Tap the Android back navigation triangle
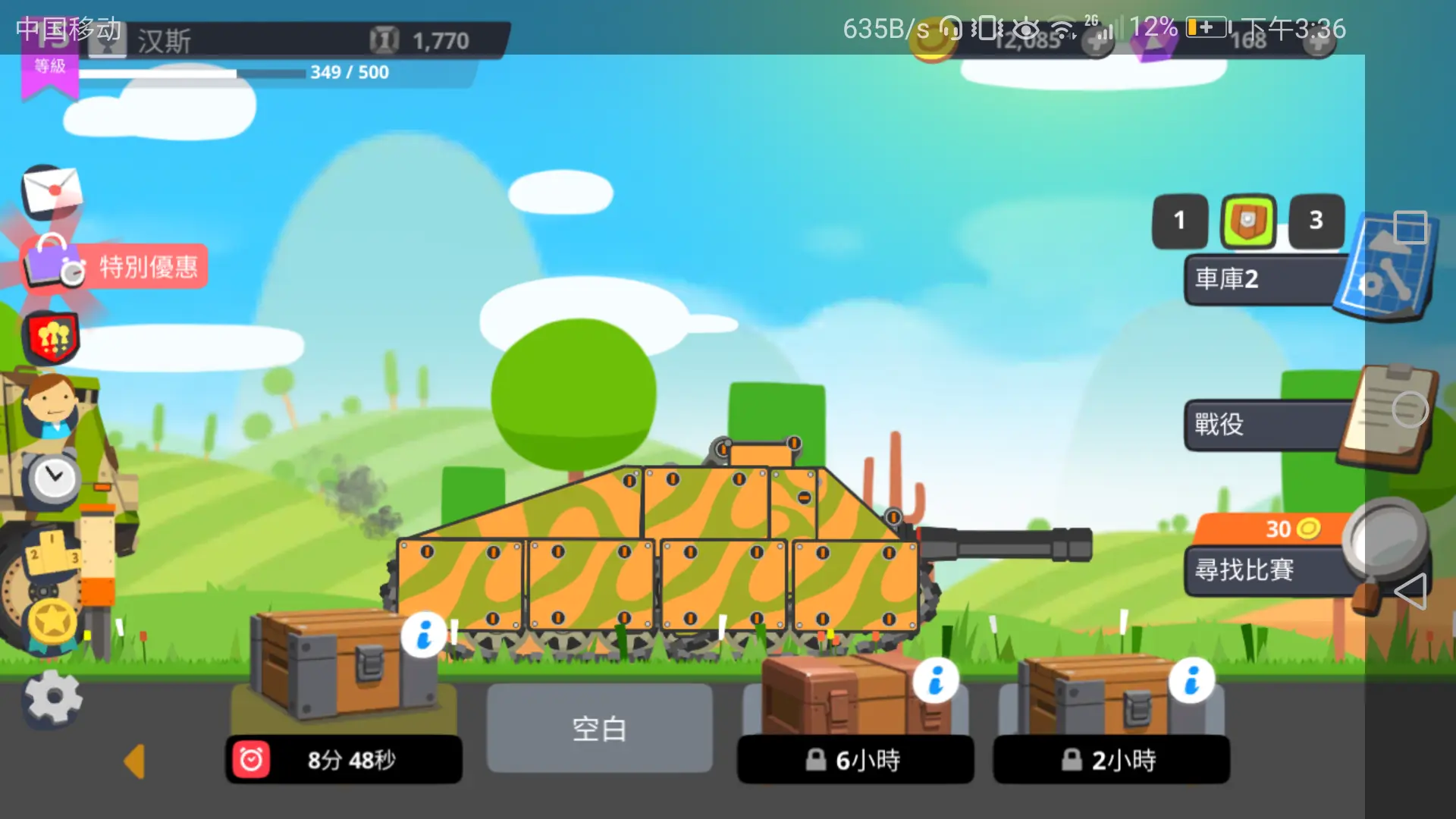1456x819 pixels. tap(1410, 591)
